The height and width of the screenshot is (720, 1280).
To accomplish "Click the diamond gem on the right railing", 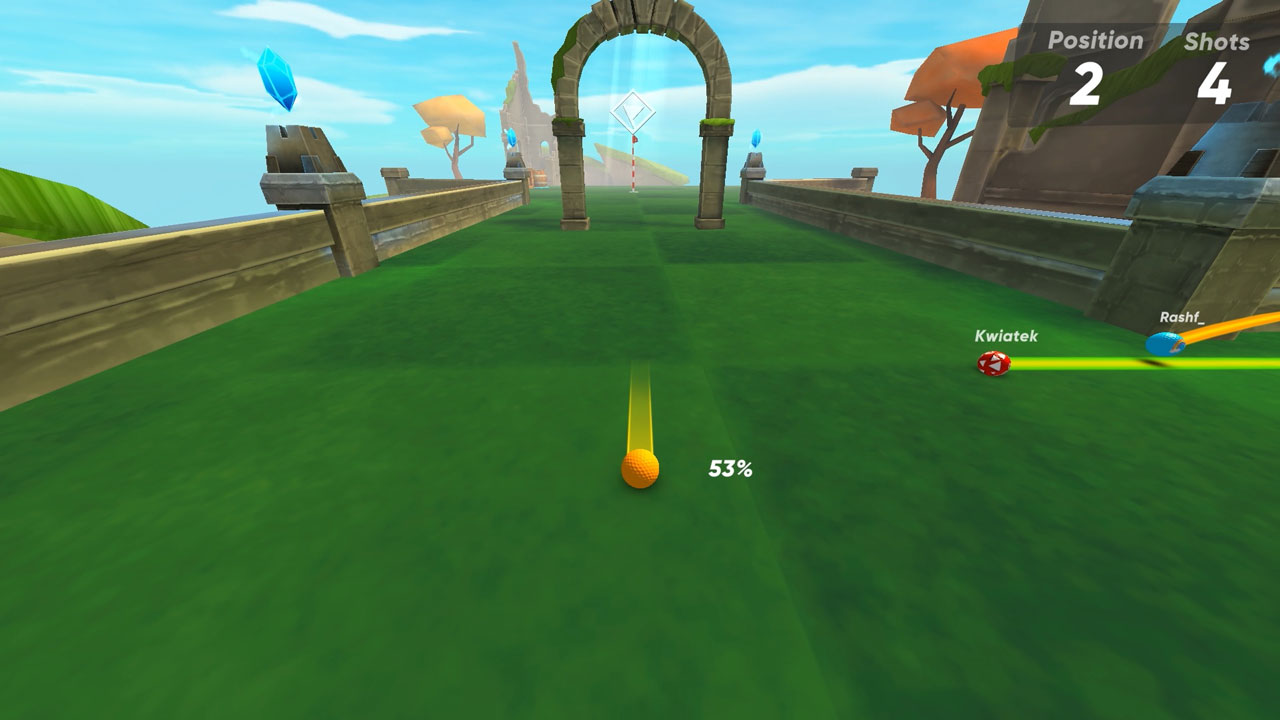I will point(756,138).
